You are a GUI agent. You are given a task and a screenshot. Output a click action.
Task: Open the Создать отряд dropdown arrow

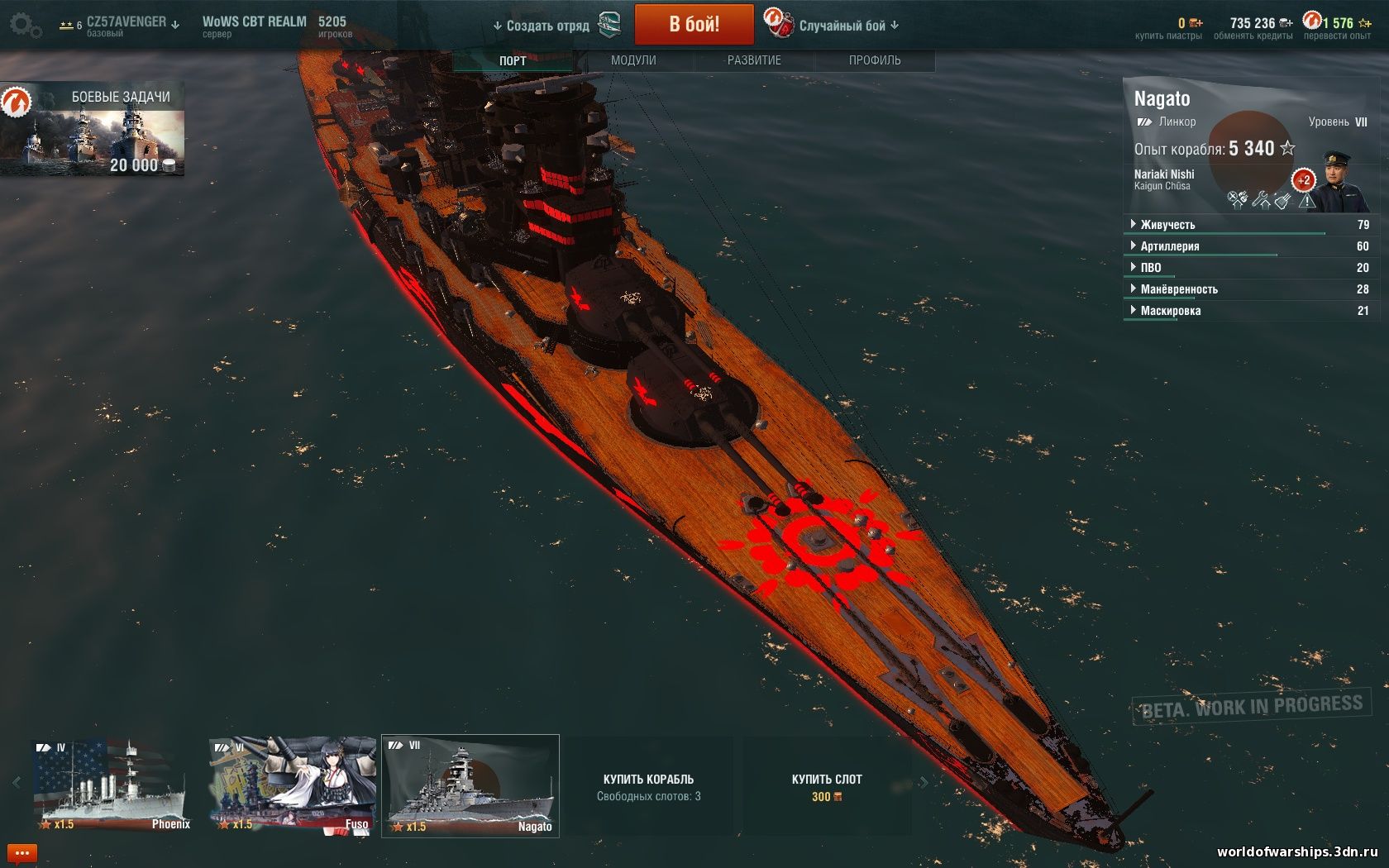click(497, 26)
